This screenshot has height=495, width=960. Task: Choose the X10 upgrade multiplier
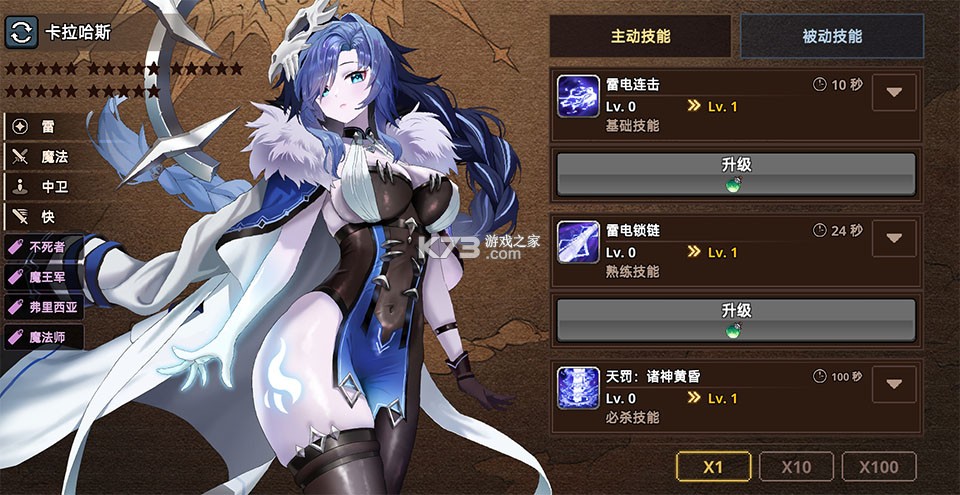click(x=796, y=466)
